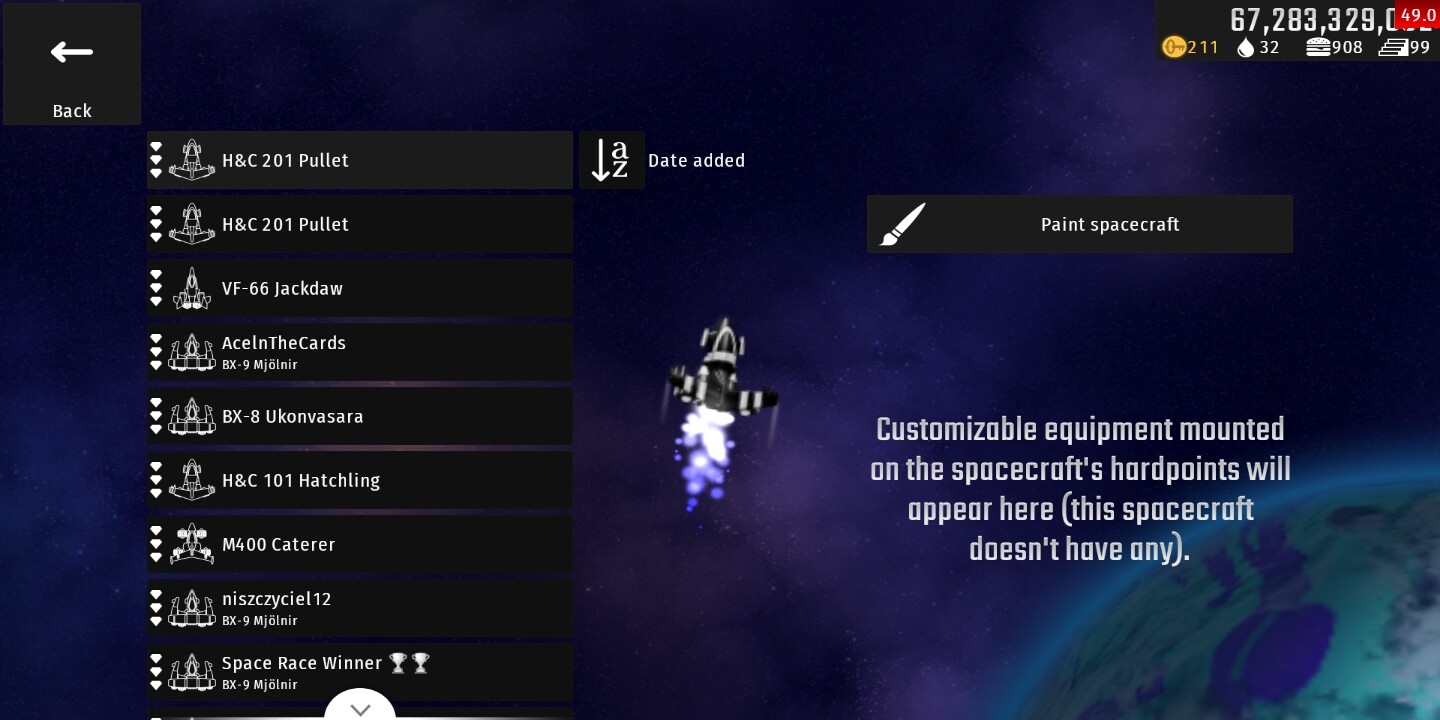Select the VF-66 Jackdaw spacecraft
This screenshot has height=720, width=1440.
[360, 288]
